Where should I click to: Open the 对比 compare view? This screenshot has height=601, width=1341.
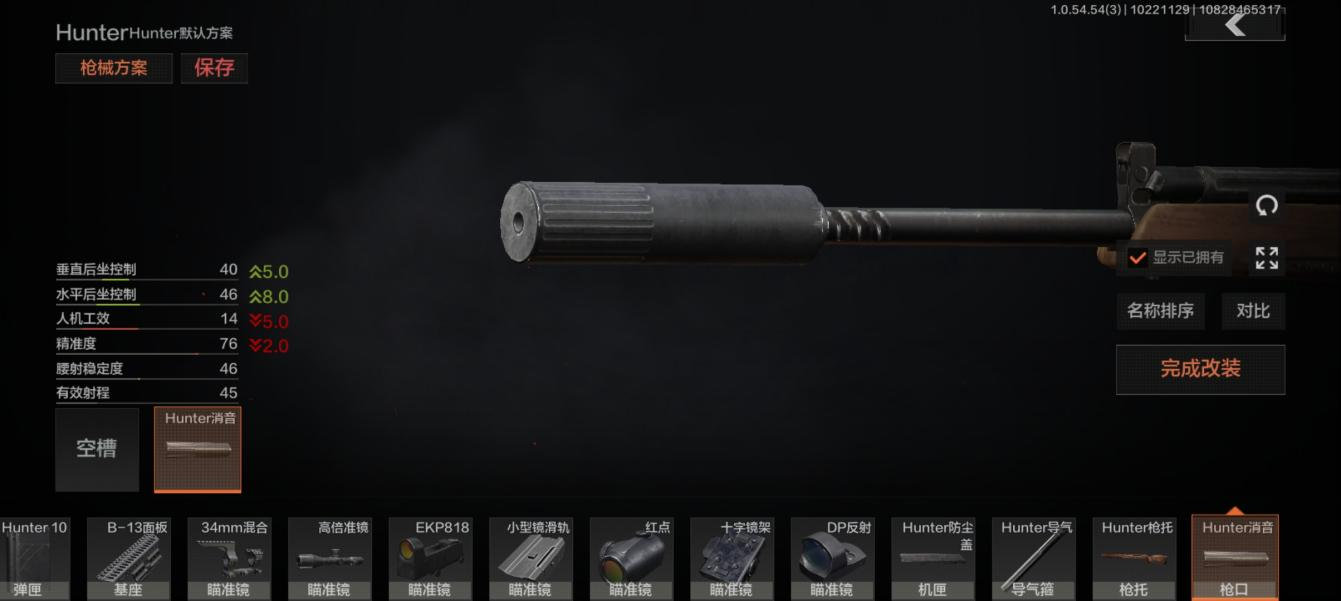pos(1252,311)
